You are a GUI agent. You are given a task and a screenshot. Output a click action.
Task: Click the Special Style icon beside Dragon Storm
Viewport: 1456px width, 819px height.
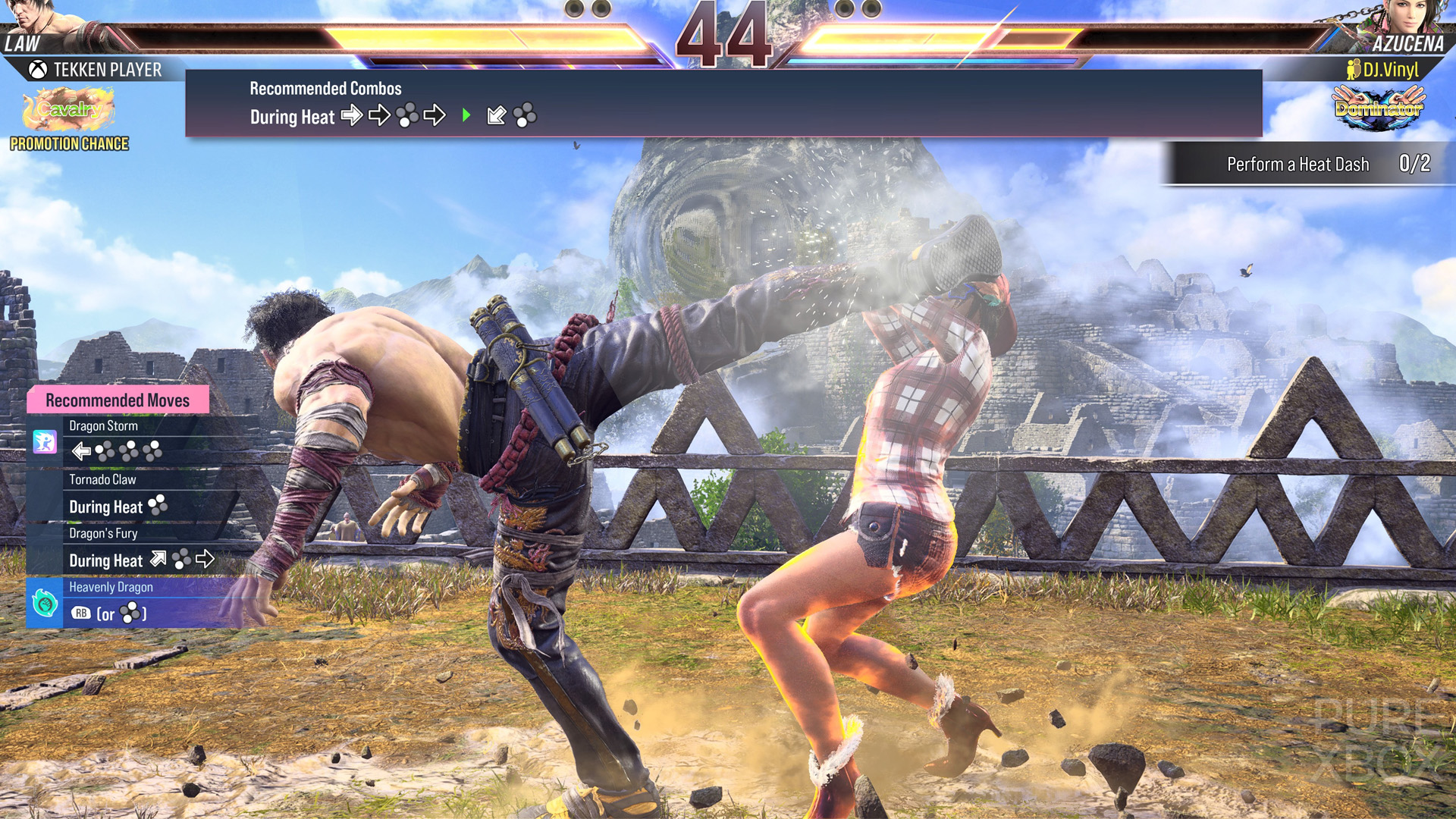tap(45, 441)
